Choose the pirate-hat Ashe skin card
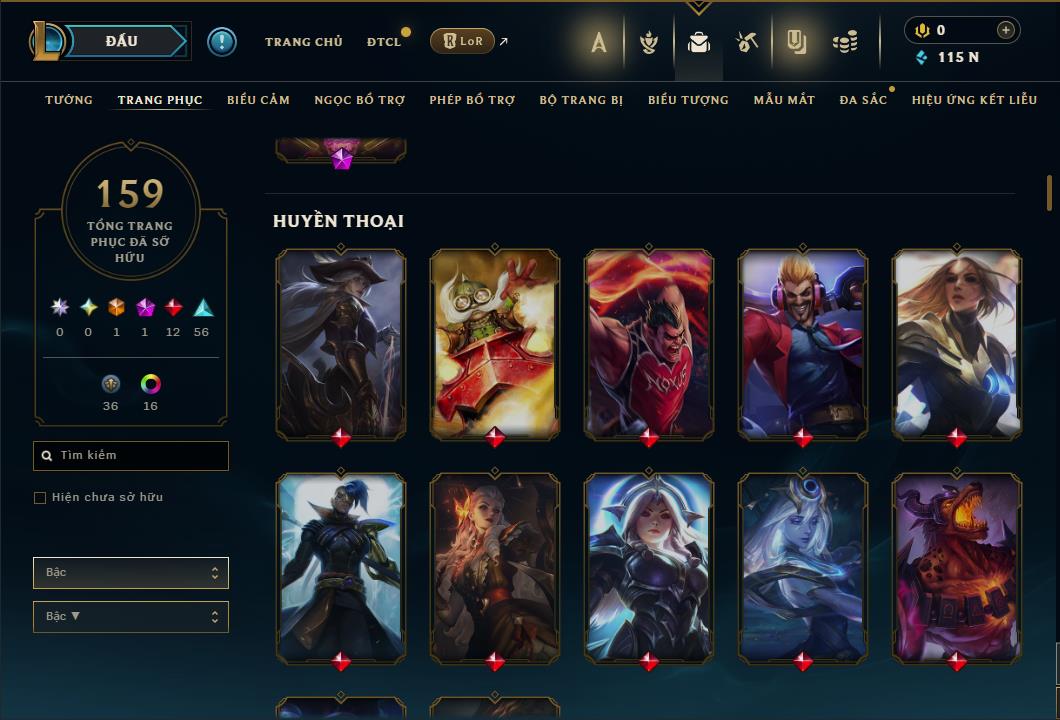 pyautogui.click(x=341, y=343)
